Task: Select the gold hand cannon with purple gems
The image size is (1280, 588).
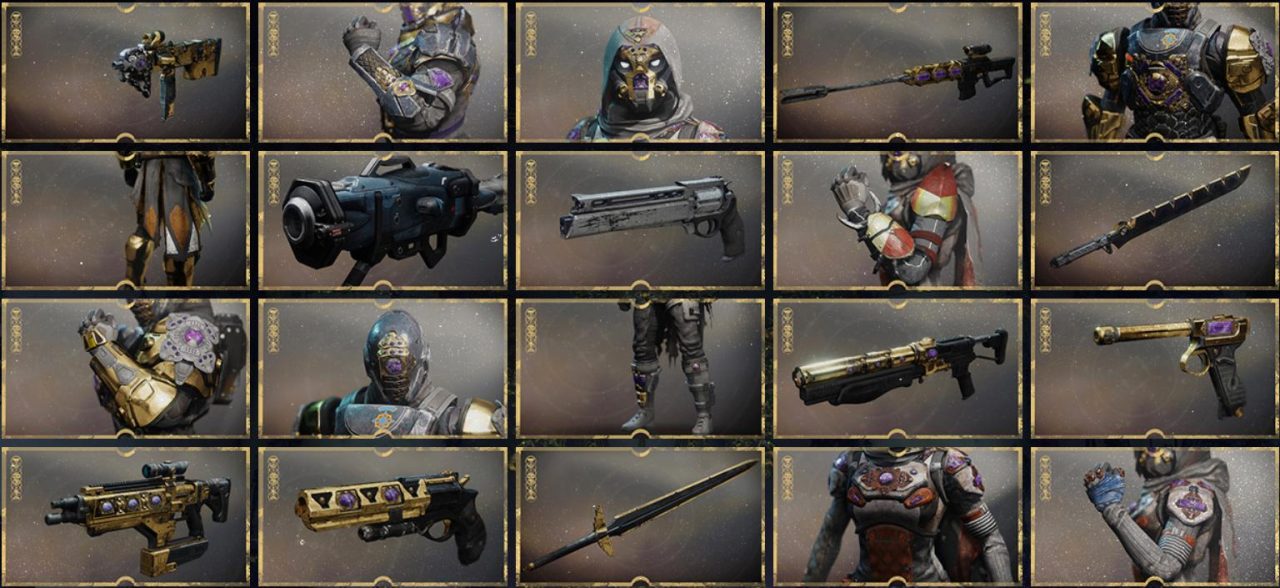Action: [383, 515]
